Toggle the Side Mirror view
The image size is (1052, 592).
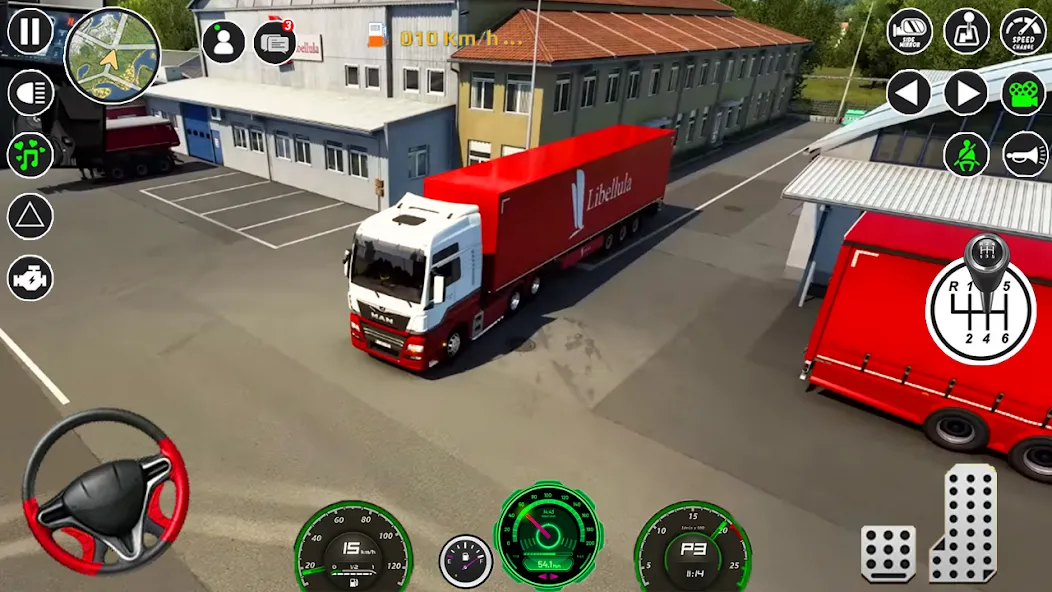point(909,32)
